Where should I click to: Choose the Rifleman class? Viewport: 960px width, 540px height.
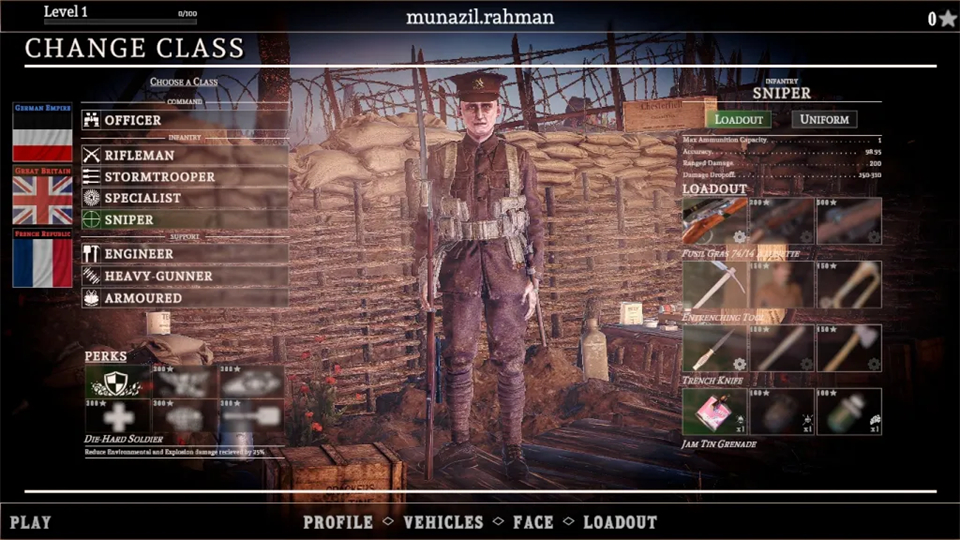[185, 155]
